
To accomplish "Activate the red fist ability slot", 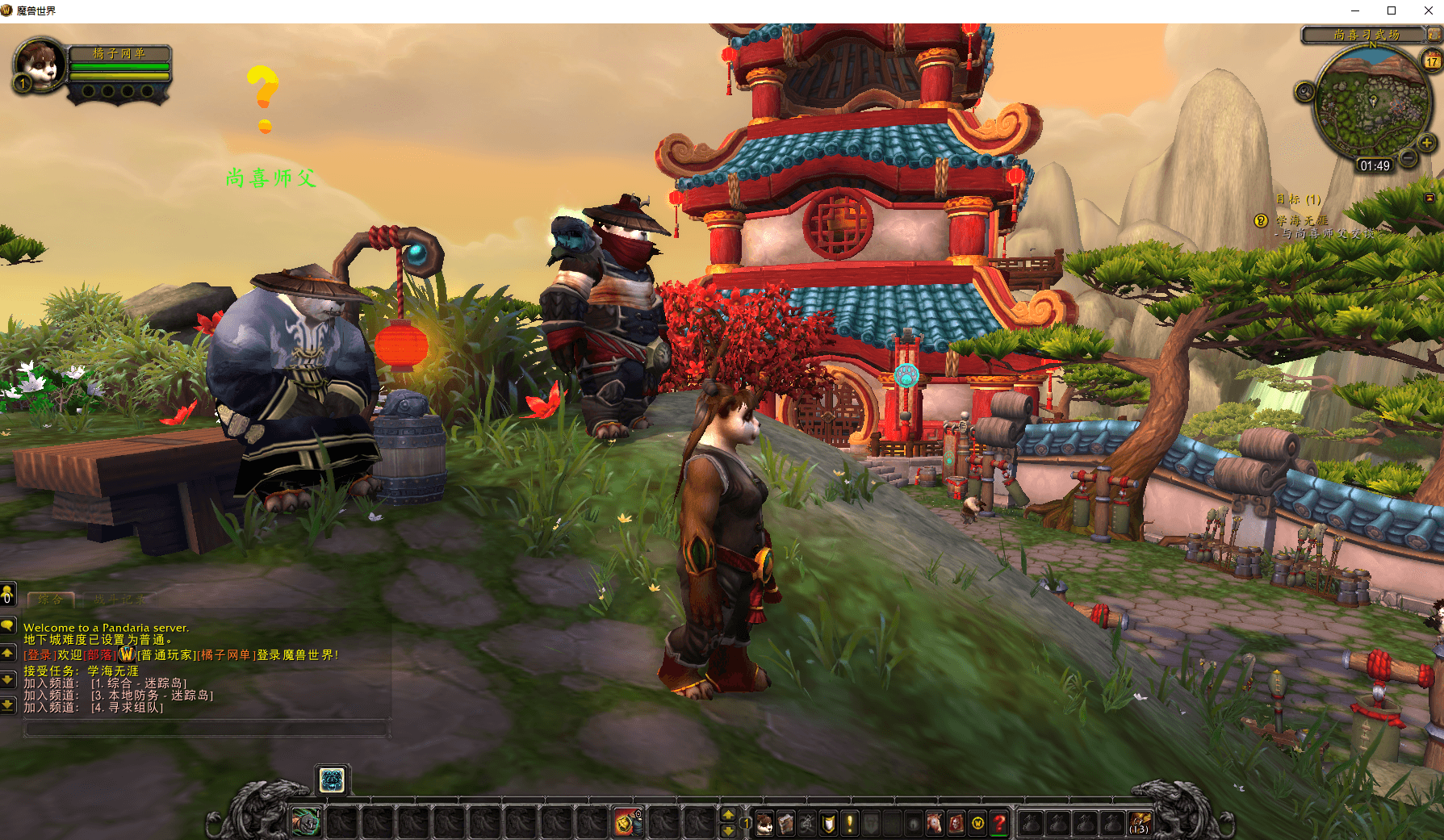I will coord(626,823).
